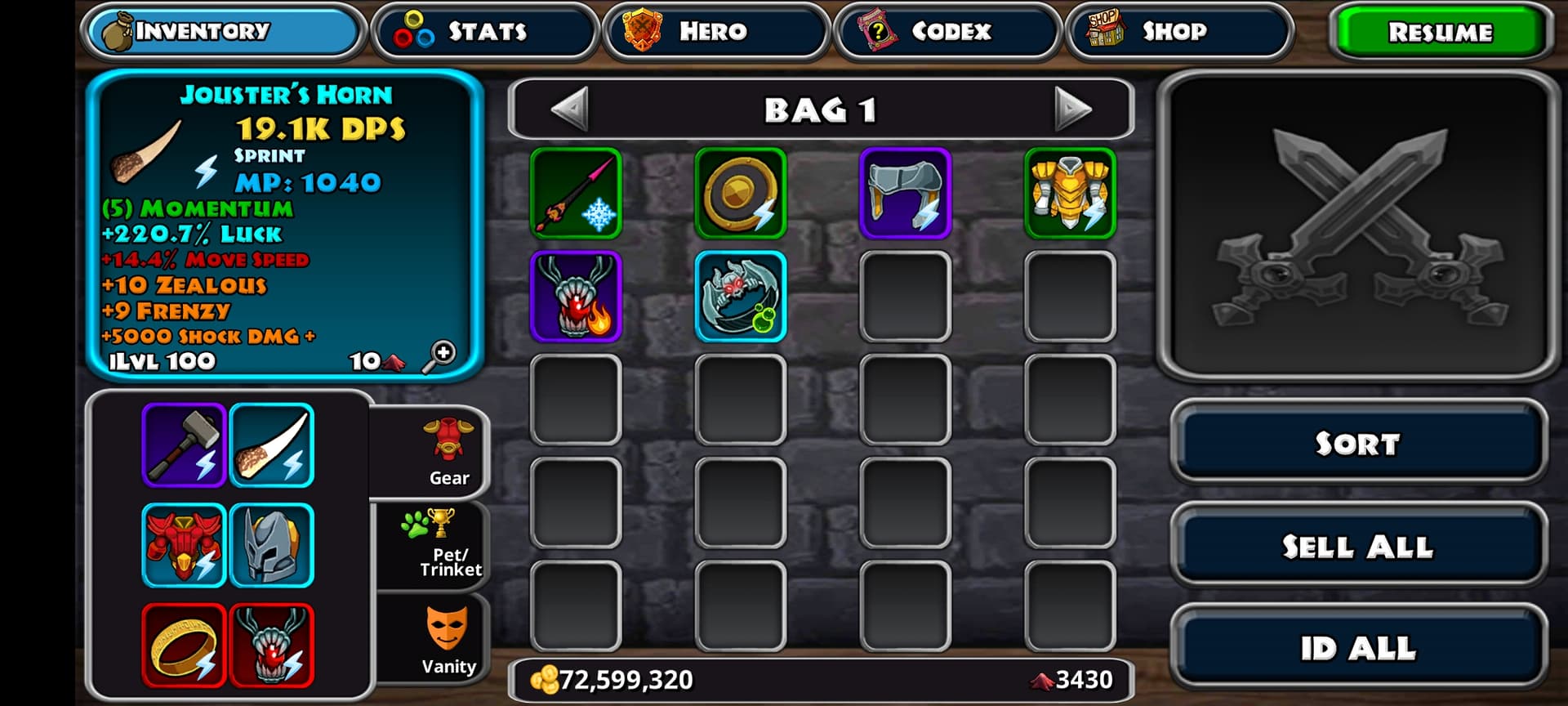The height and width of the screenshot is (706, 1568).
Task: Choose the gold body armor in bag
Action: pyautogui.click(x=1070, y=194)
